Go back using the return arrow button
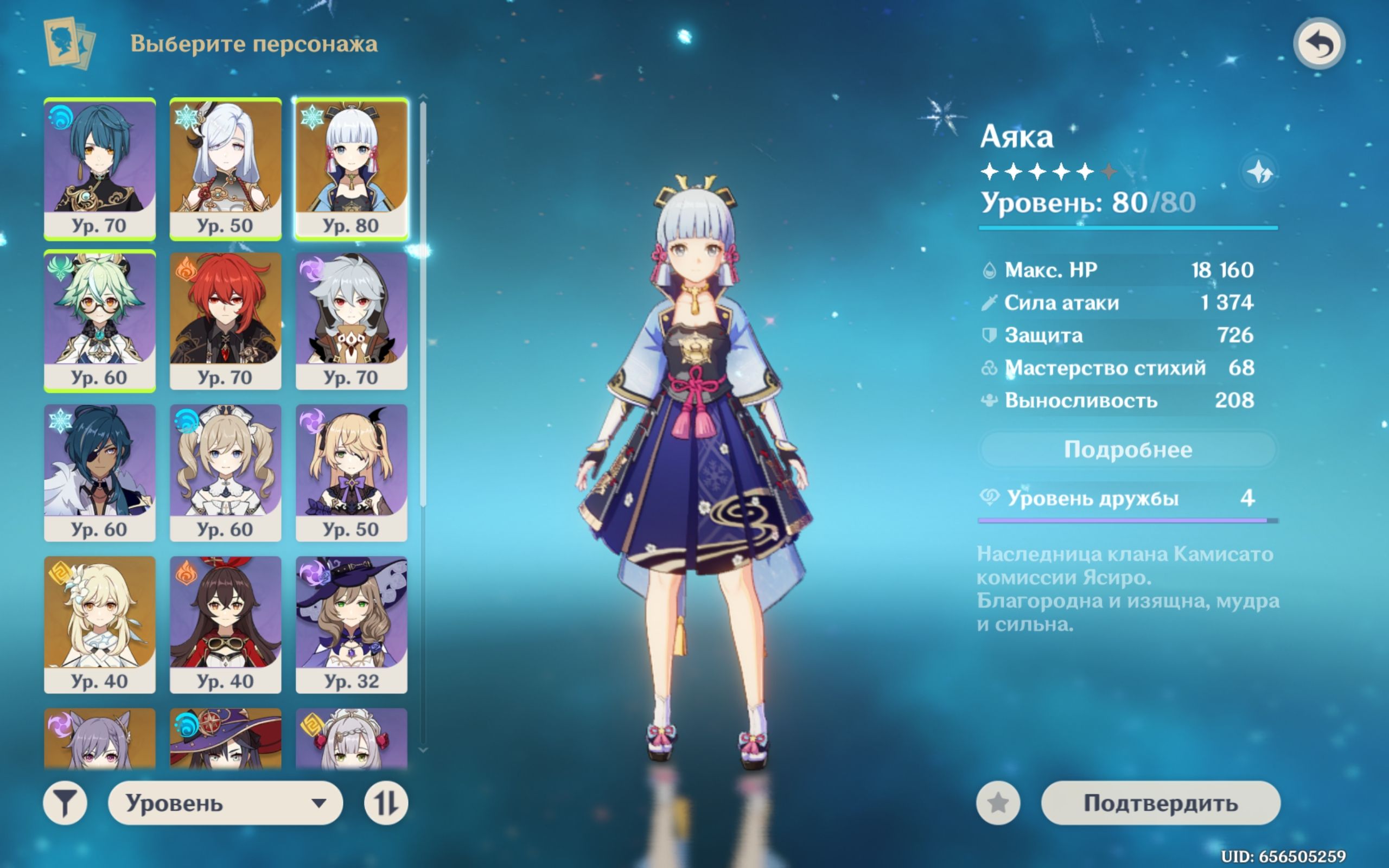 tap(1318, 43)
